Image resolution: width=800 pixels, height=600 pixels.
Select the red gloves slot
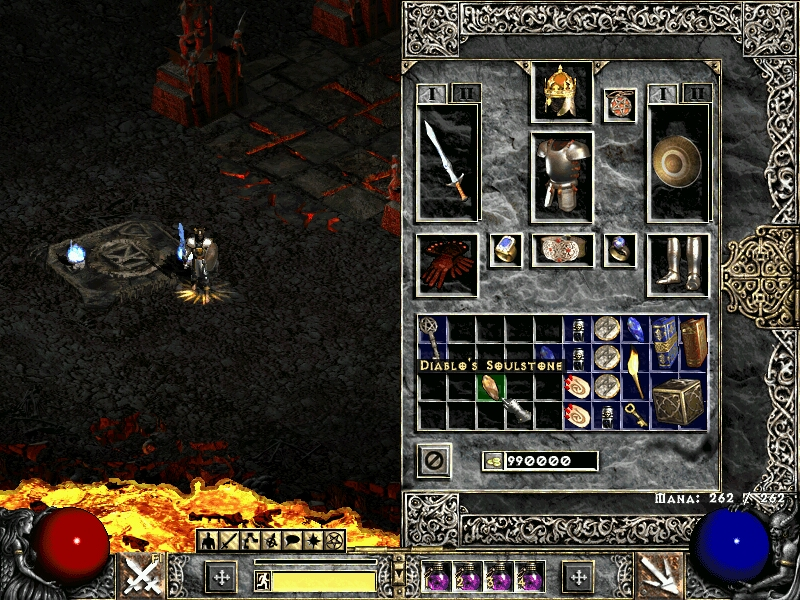pyautogui.click(x=447, y=265)
